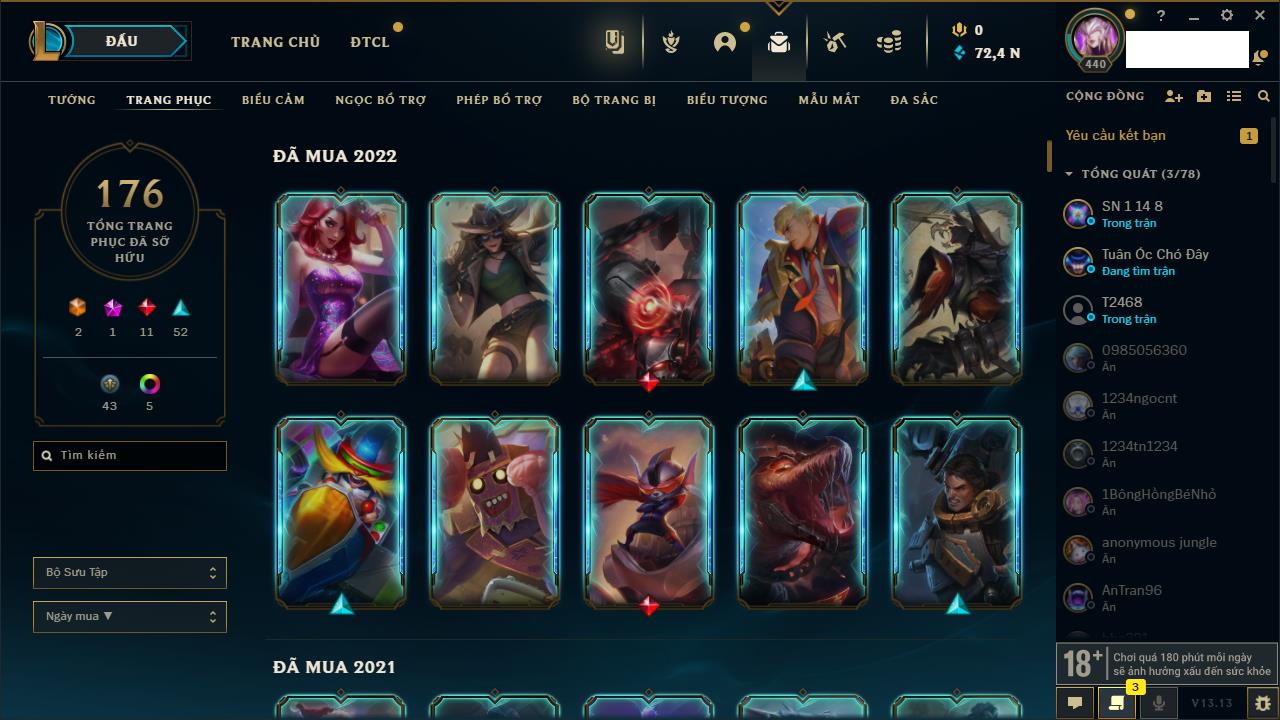The image size is (1280, 720).
Task: Open the Ngày mua sort dropdown
Action: click(130, 617)
